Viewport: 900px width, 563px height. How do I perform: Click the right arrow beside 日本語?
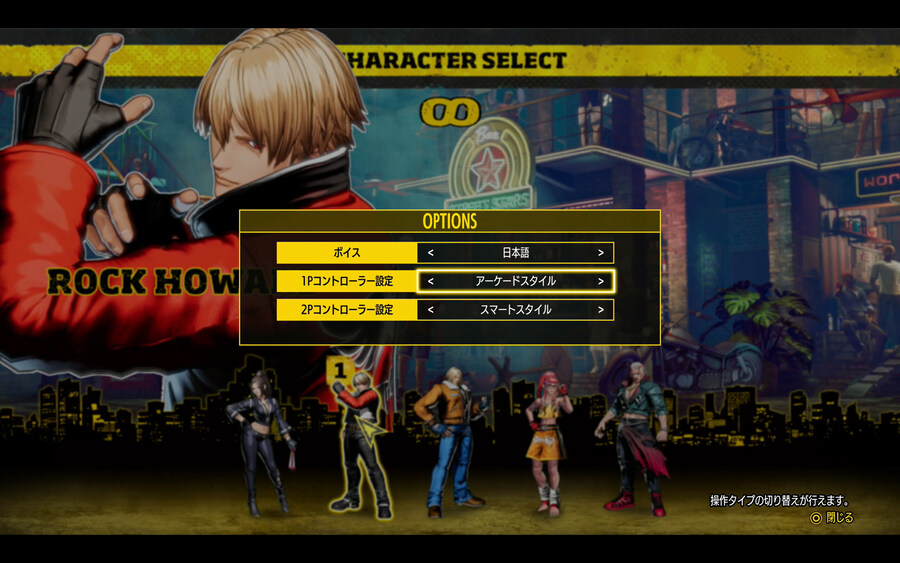pyautogui.click(x=600, y=253)
